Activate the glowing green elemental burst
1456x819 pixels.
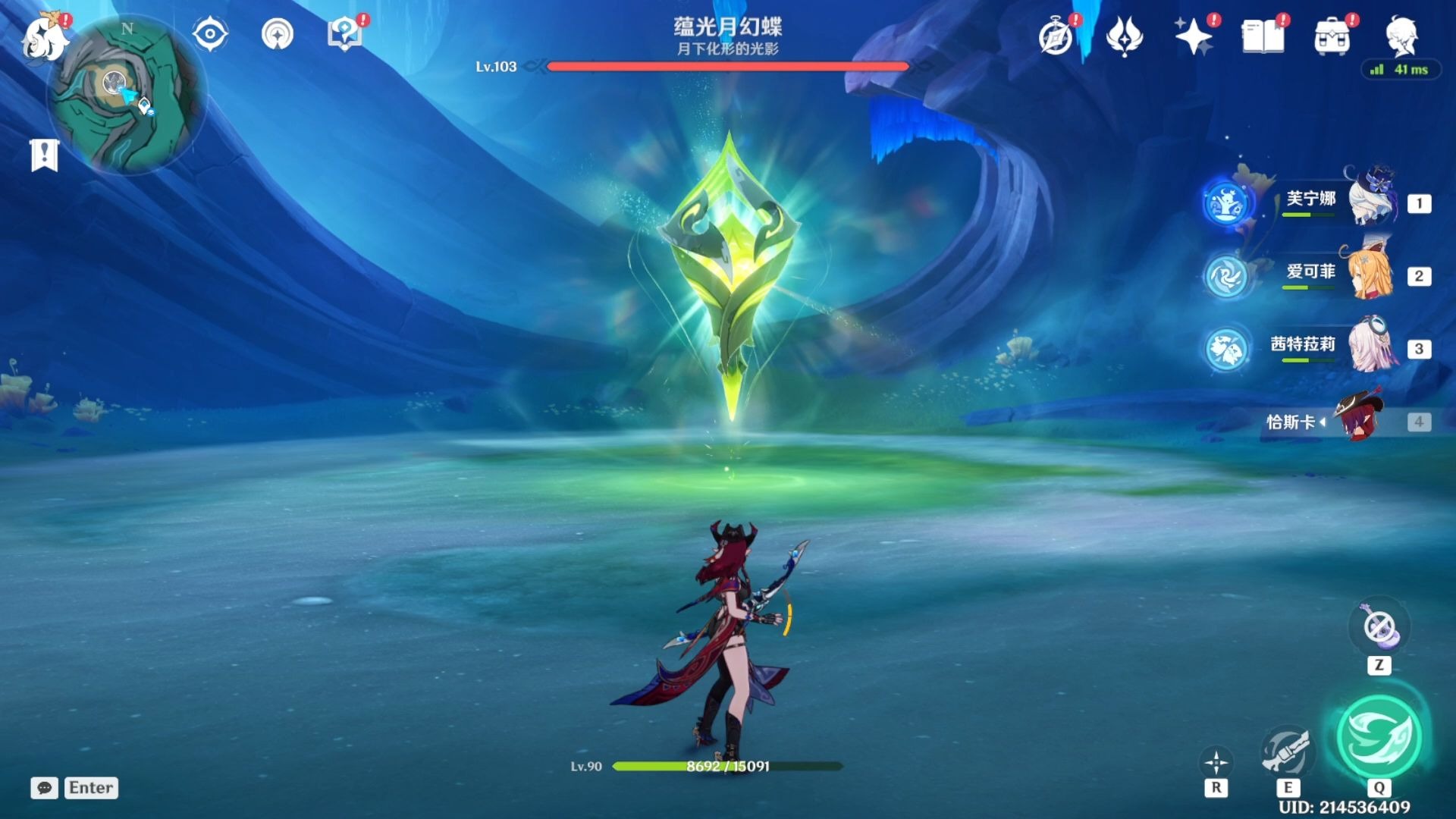1379,737
